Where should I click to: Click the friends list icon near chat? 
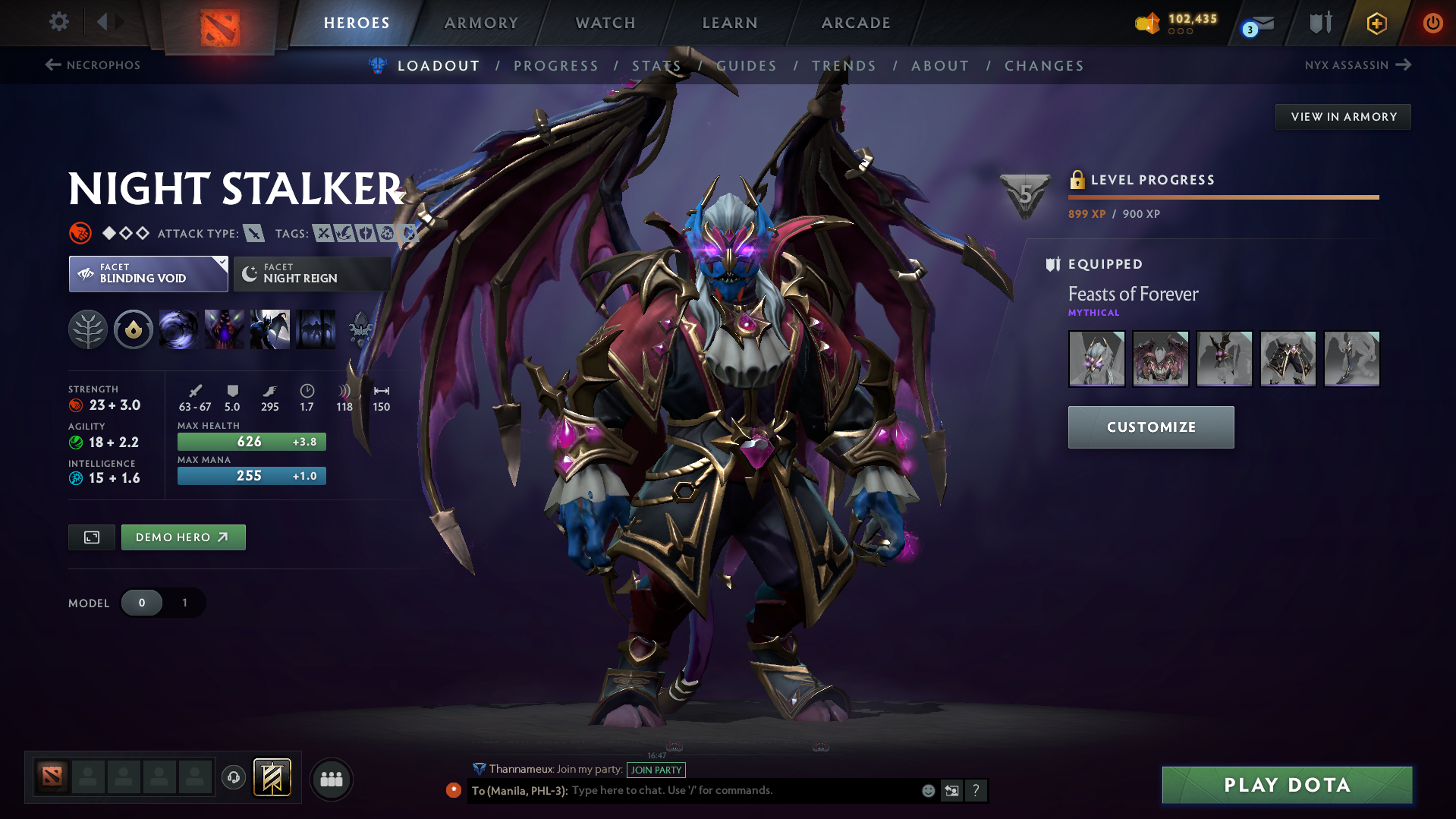pyautogui.click(x=332, y=779)
